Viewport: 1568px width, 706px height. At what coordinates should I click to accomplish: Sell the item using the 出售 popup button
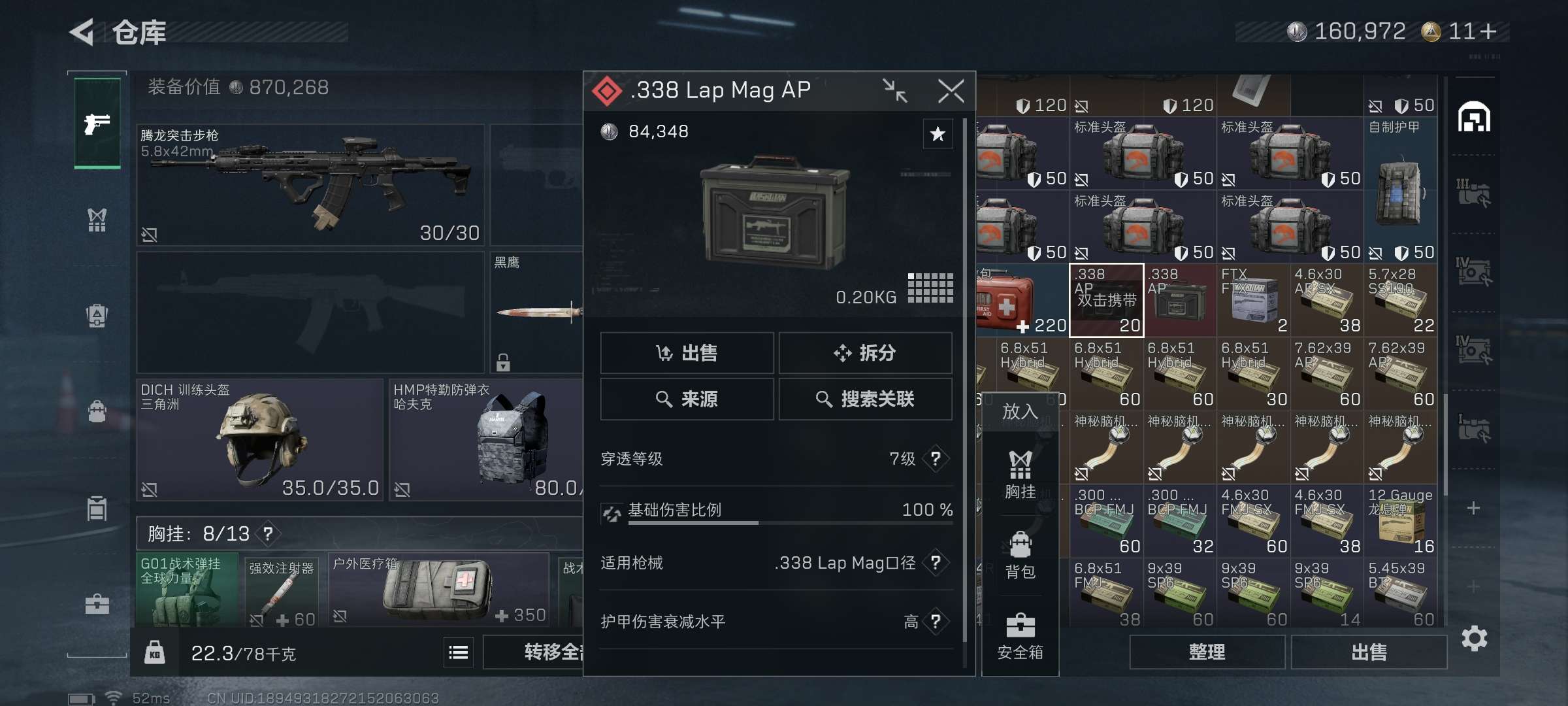click(x=687, y=353)
